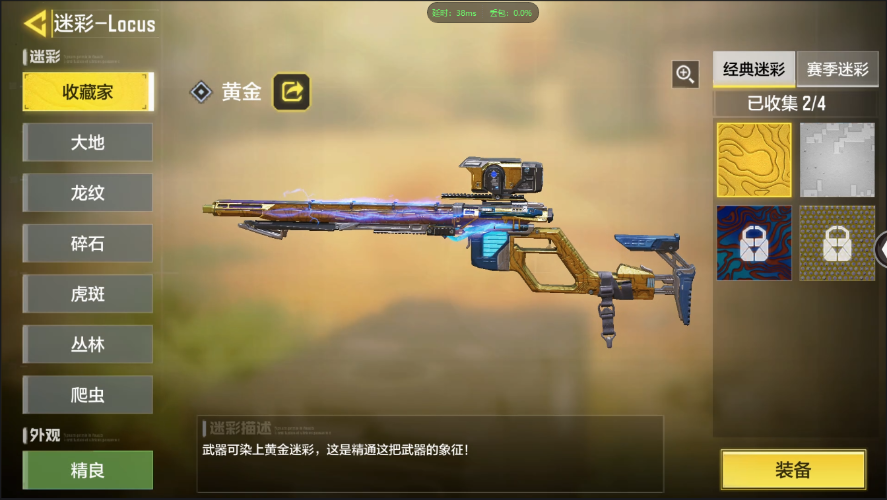
Task: Choose the 丛林 camo category
Action: click(x=88, y=344)
